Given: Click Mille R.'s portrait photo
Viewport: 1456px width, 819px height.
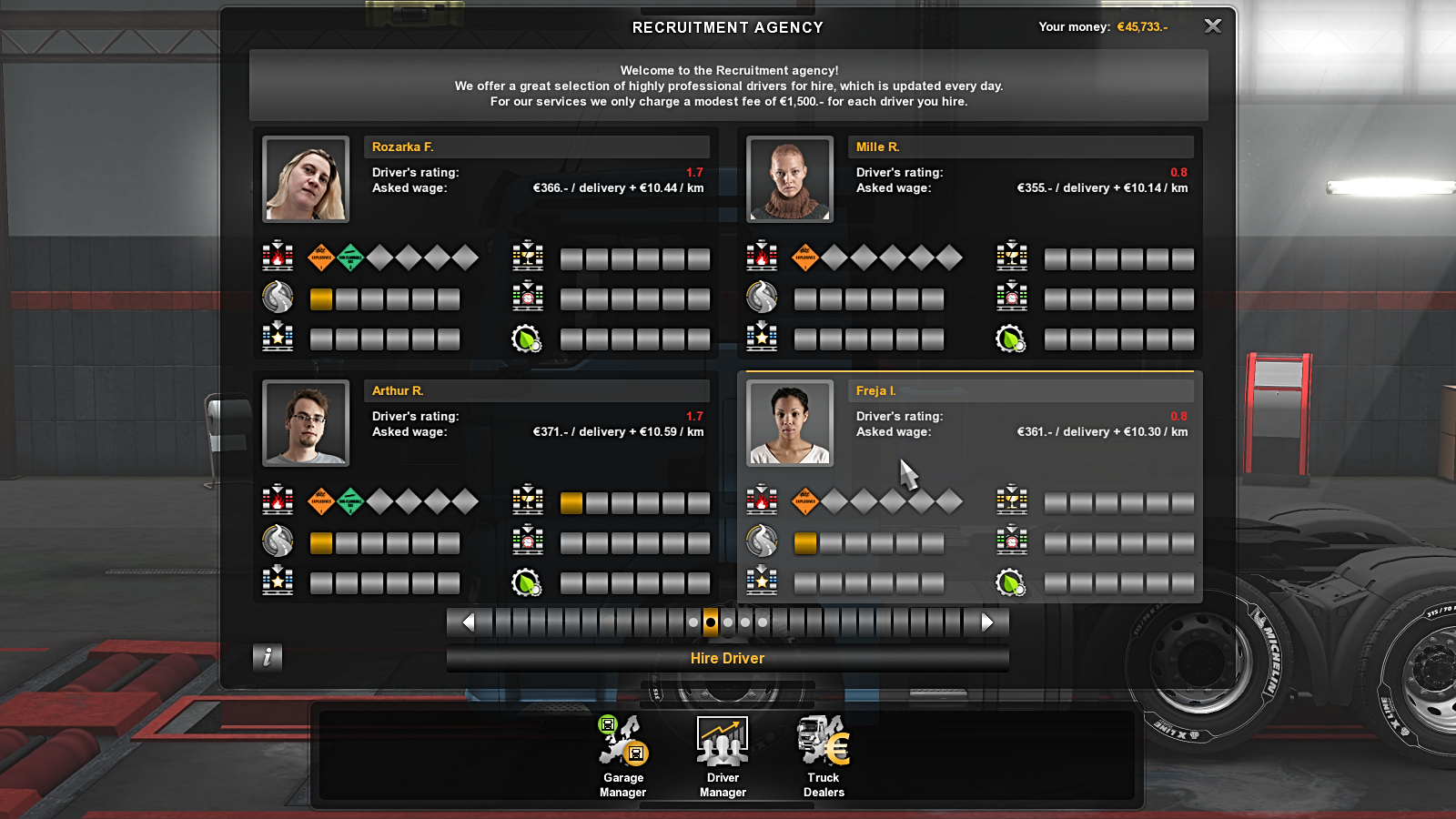Looking at the screenshot, I should 790,179.
